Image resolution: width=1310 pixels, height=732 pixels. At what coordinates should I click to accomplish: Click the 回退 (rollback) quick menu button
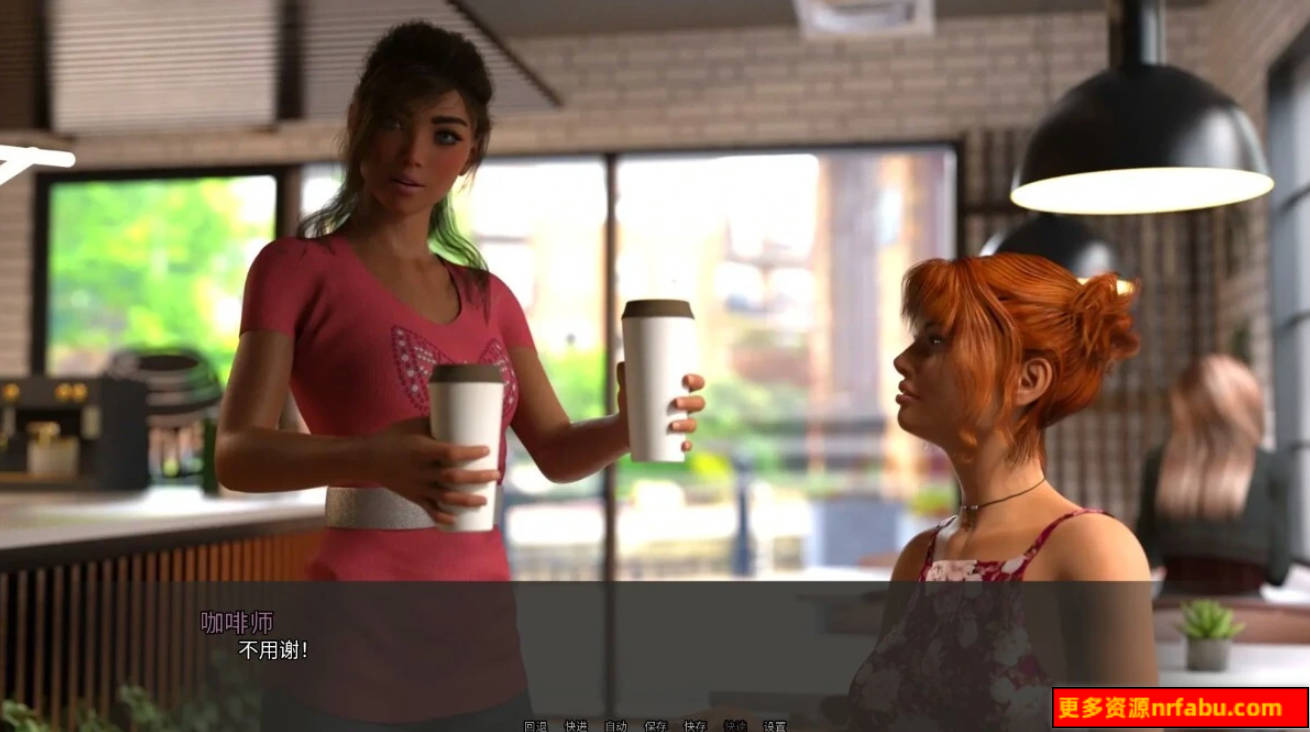535,726
